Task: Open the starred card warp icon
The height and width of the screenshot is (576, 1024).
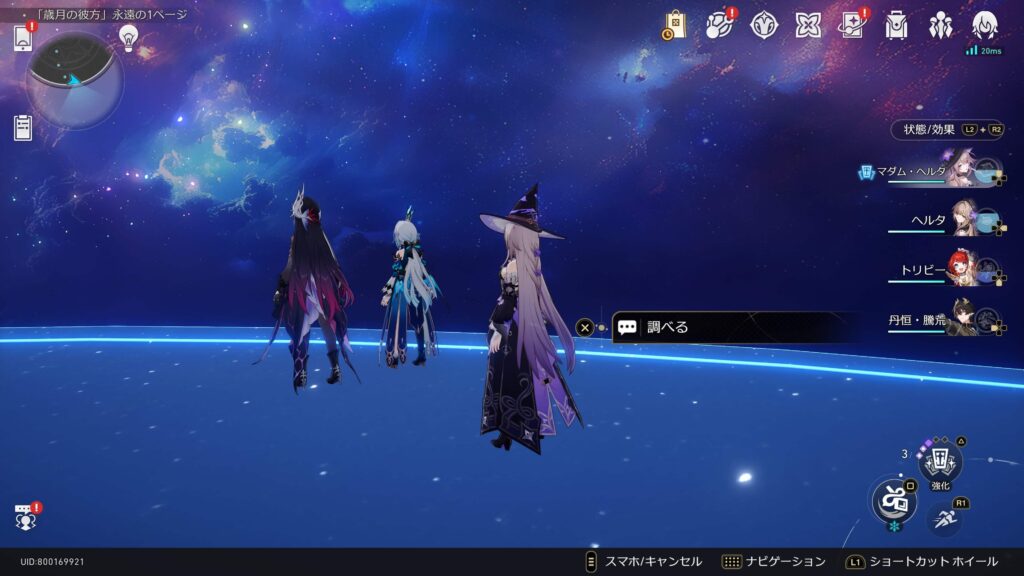Action: (x=852, y=25)
